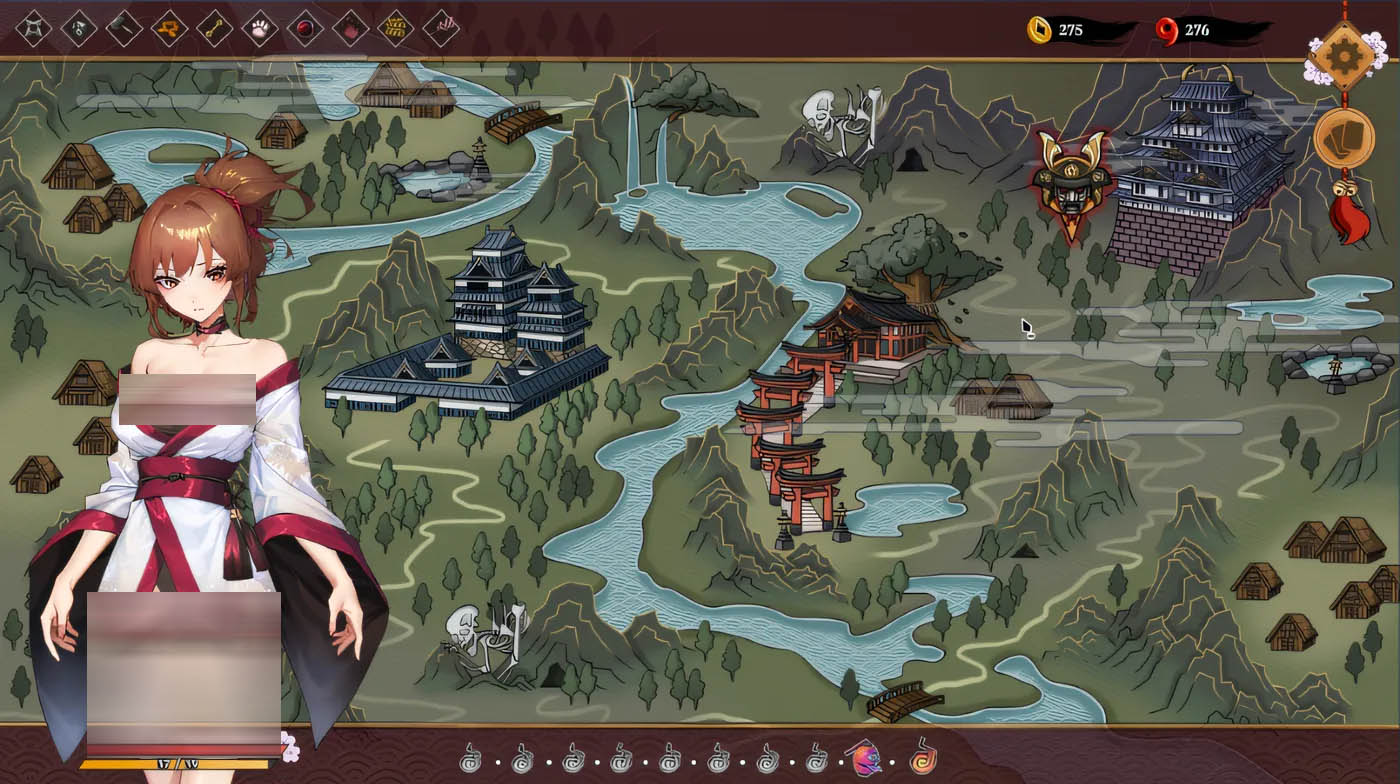Click the pink mask stage marker
The height and width of the screenshot is (784, 1400).
click(x=864, y=759)
